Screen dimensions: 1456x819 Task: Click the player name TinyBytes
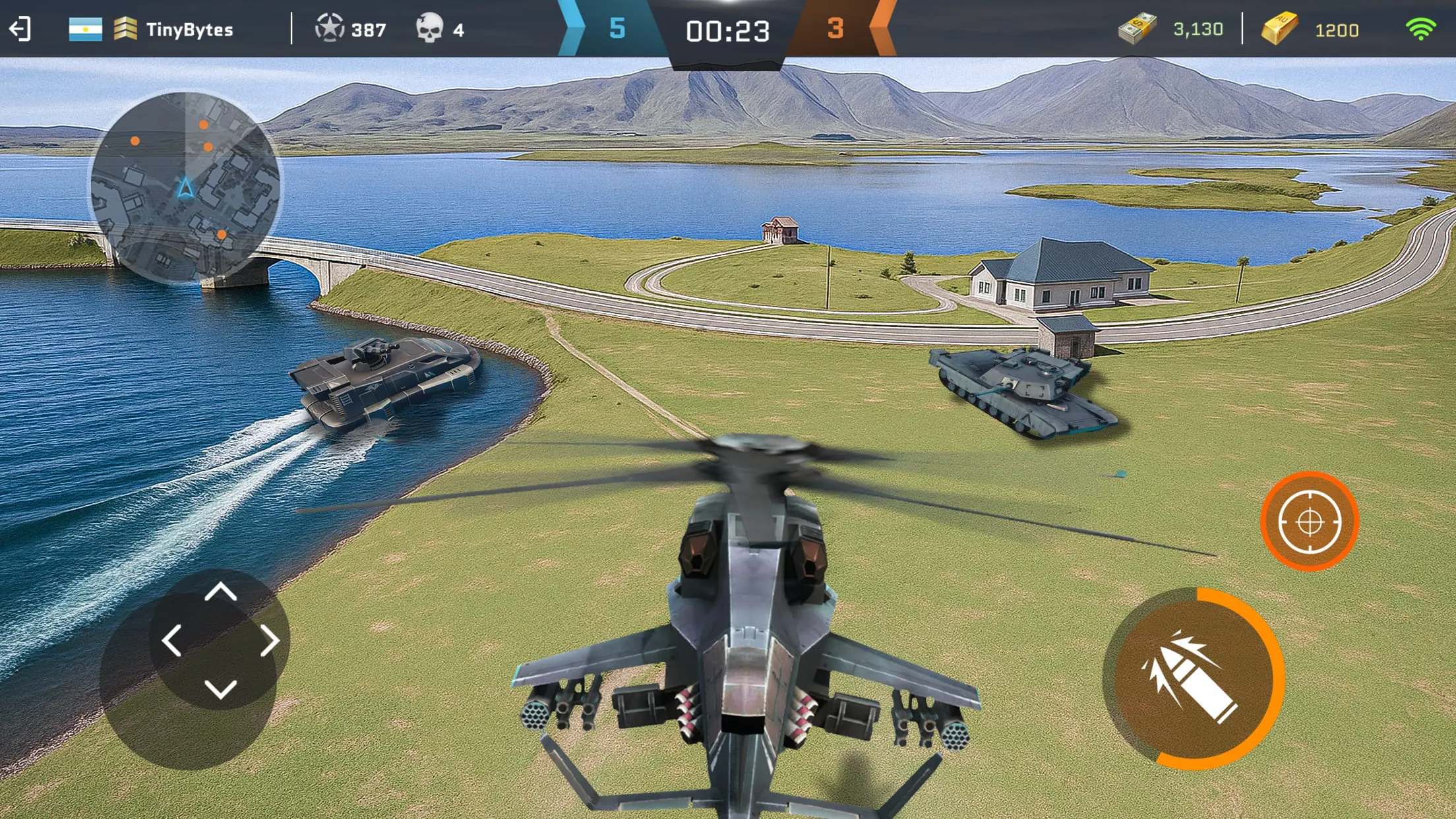pos(190,29)
